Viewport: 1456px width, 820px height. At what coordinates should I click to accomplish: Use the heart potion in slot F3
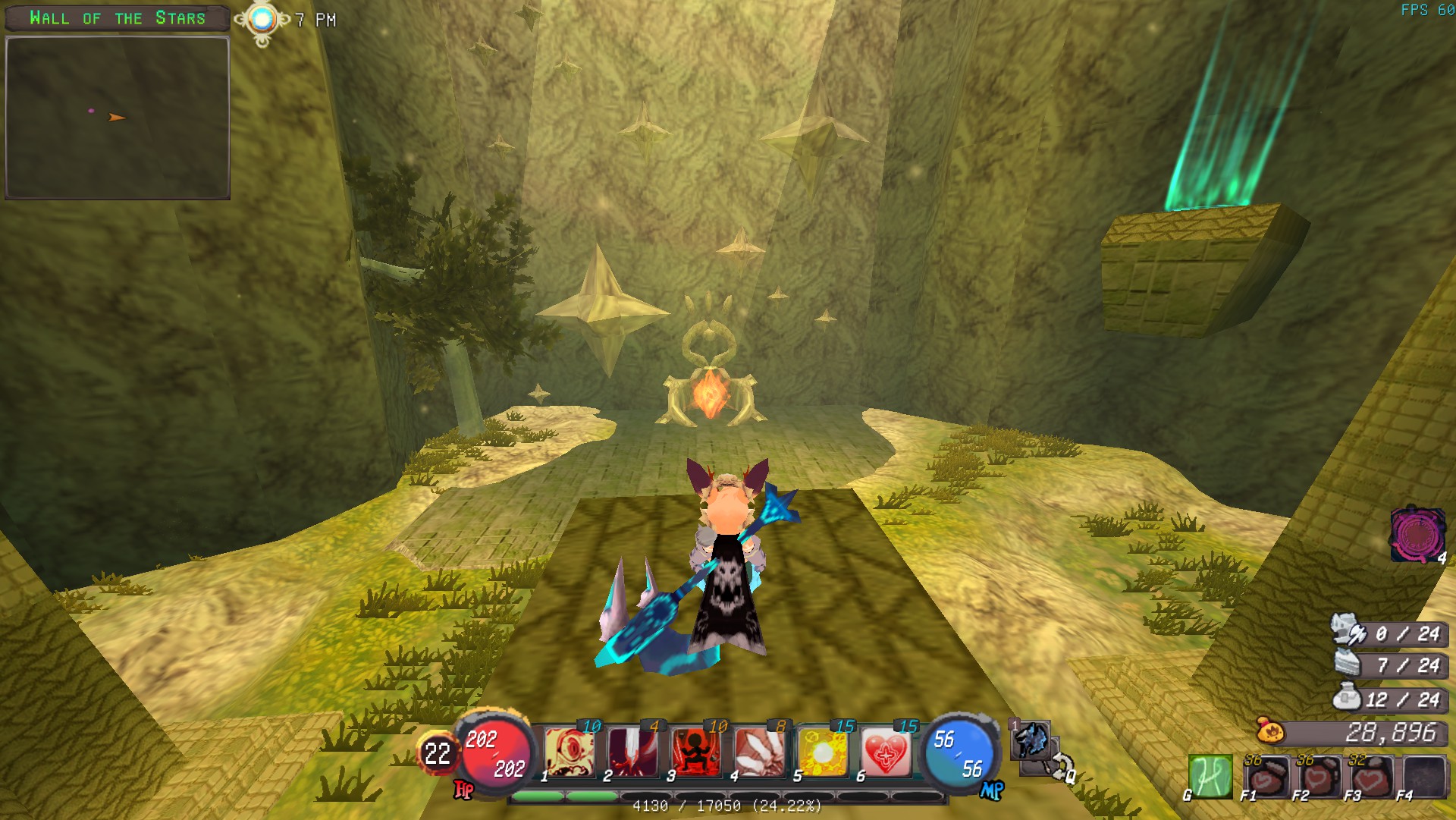(1371, 776)
